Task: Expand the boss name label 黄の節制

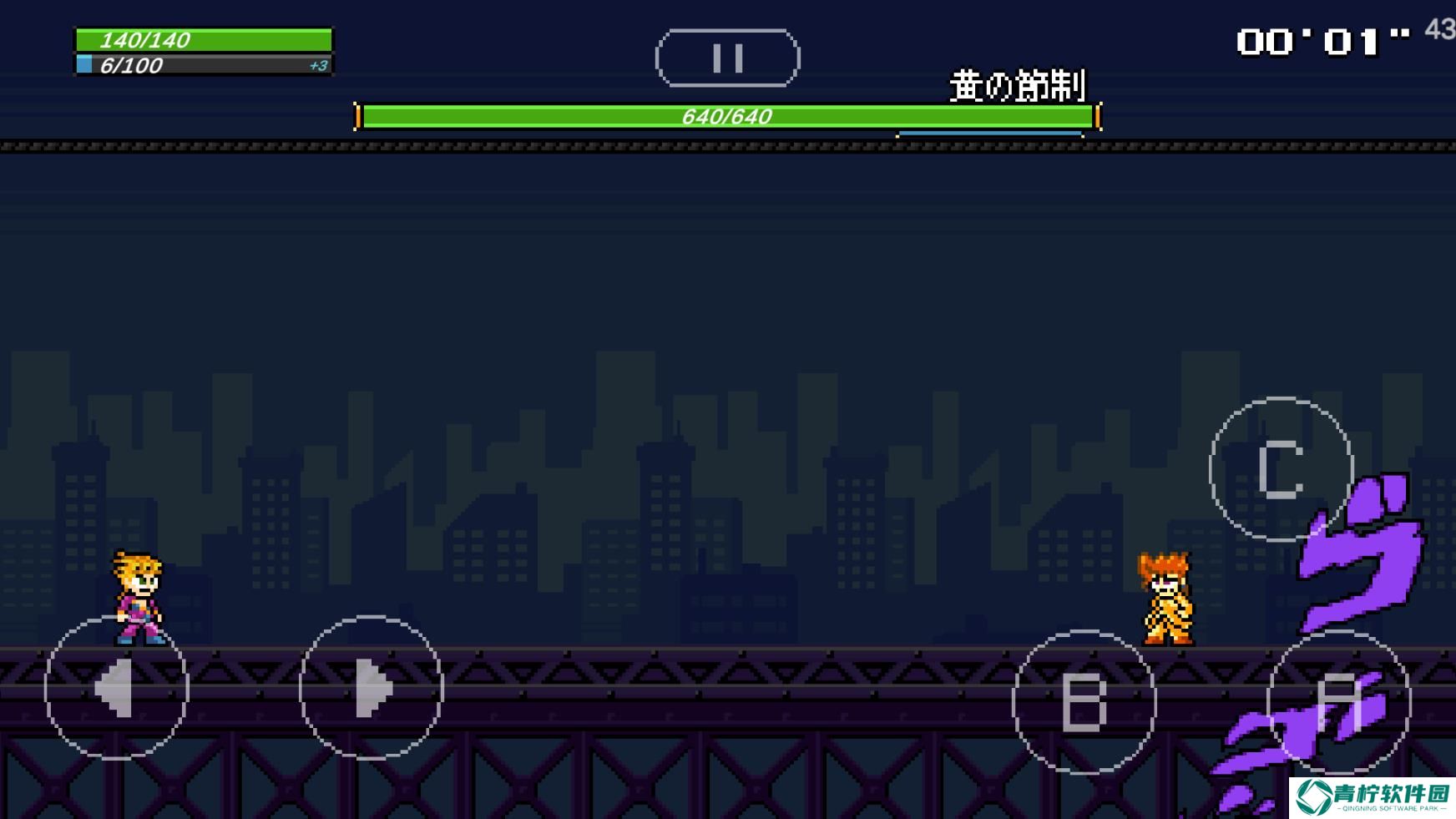Action: (1020, 83)
